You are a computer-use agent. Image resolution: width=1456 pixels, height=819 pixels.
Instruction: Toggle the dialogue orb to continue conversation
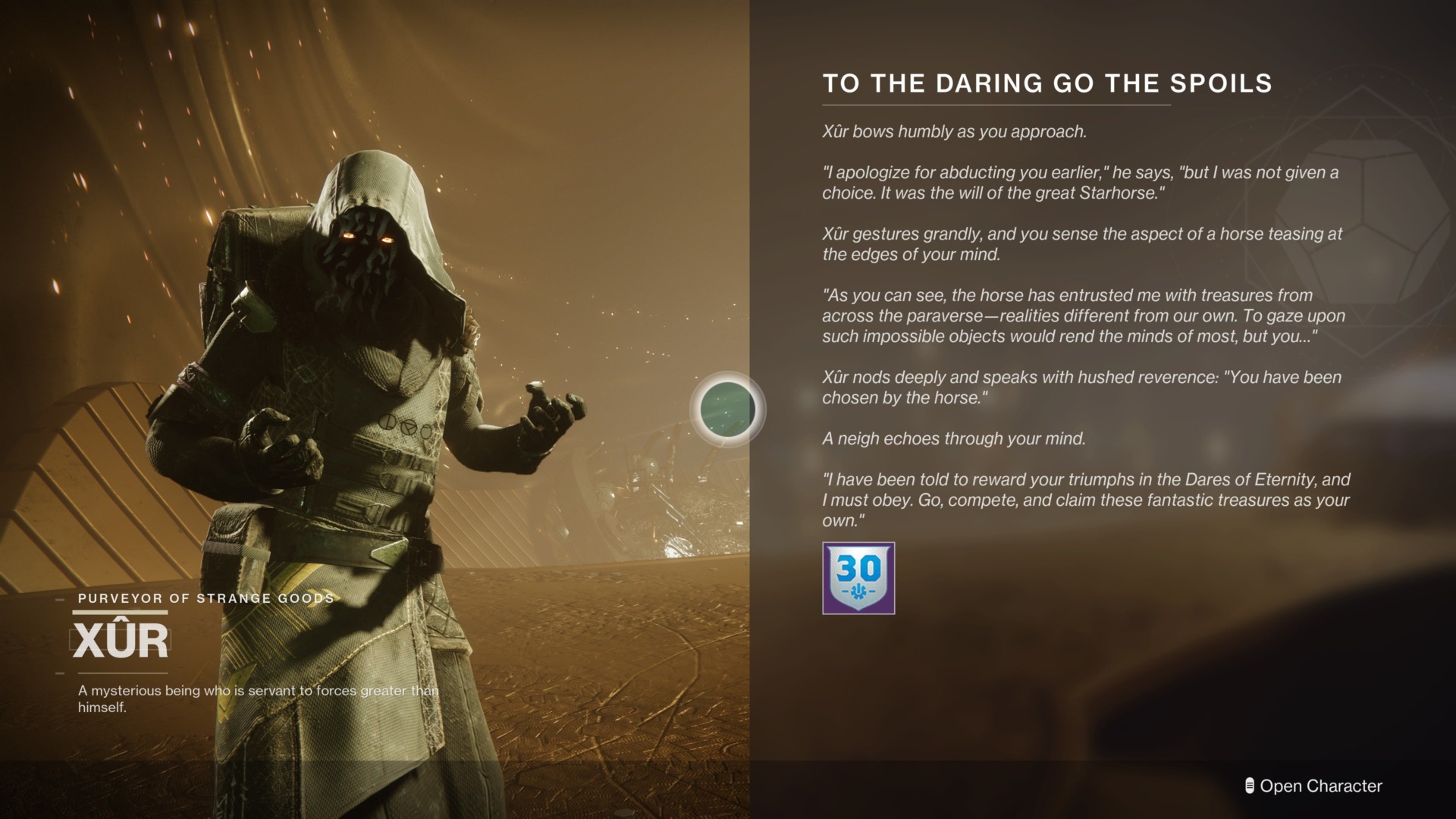pos(726,409)
